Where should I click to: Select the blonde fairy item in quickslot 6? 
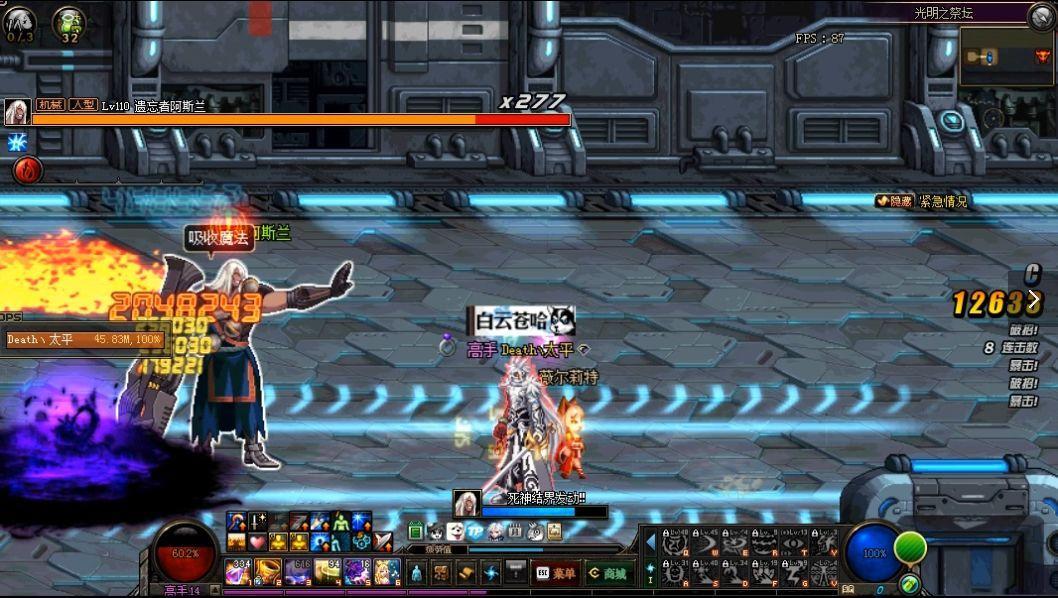point(387,572)
